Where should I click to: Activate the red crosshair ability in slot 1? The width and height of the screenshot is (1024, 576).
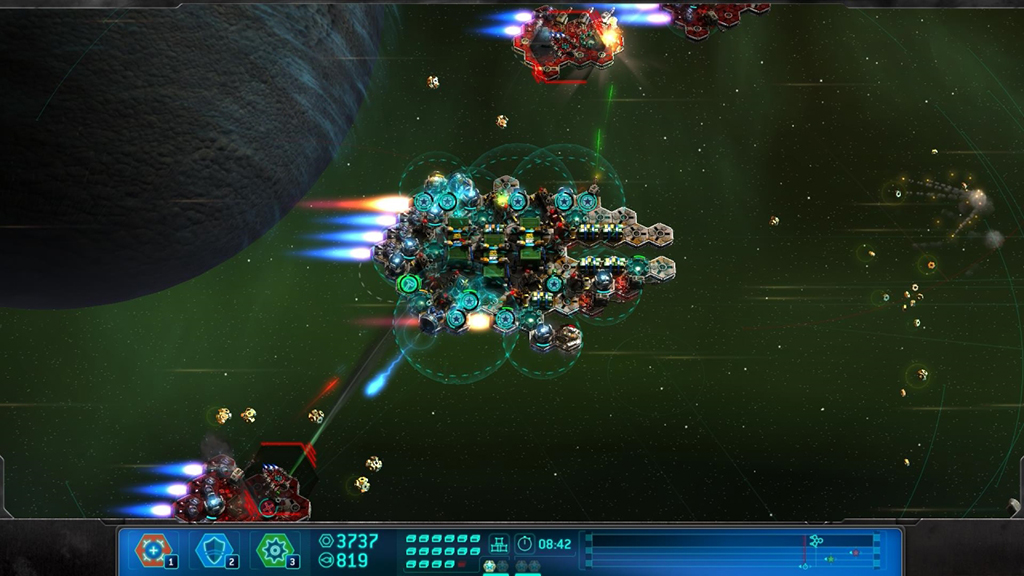[x=154, y=549]
